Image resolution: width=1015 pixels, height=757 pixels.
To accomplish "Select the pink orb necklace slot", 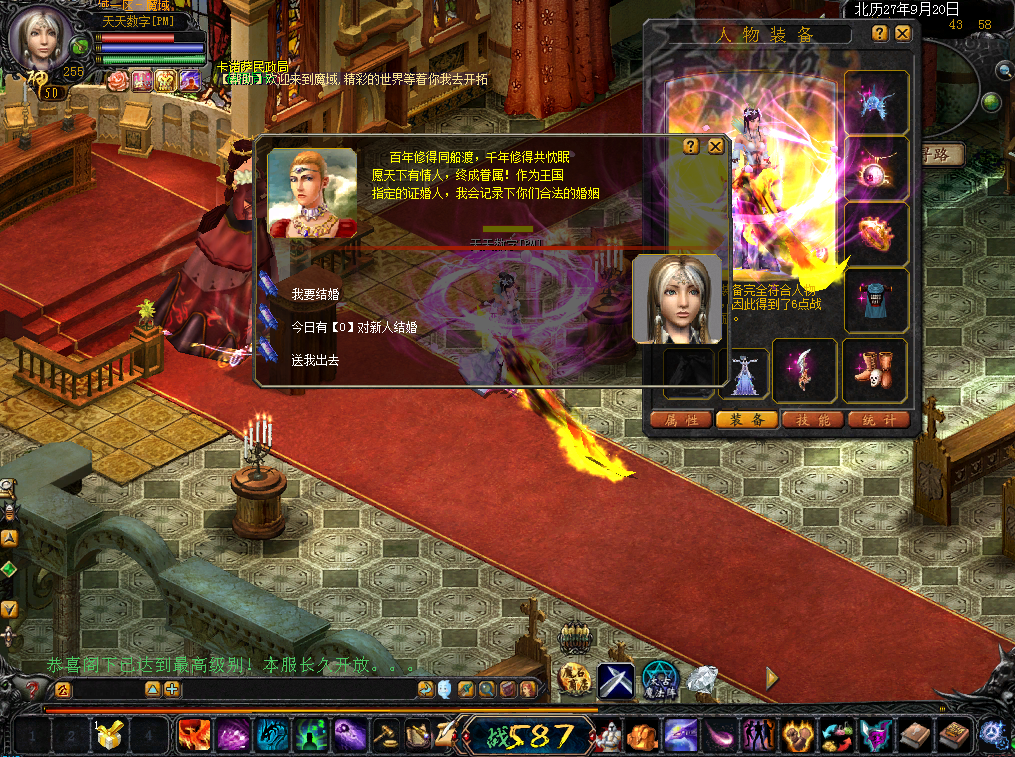I will (876, 168).
